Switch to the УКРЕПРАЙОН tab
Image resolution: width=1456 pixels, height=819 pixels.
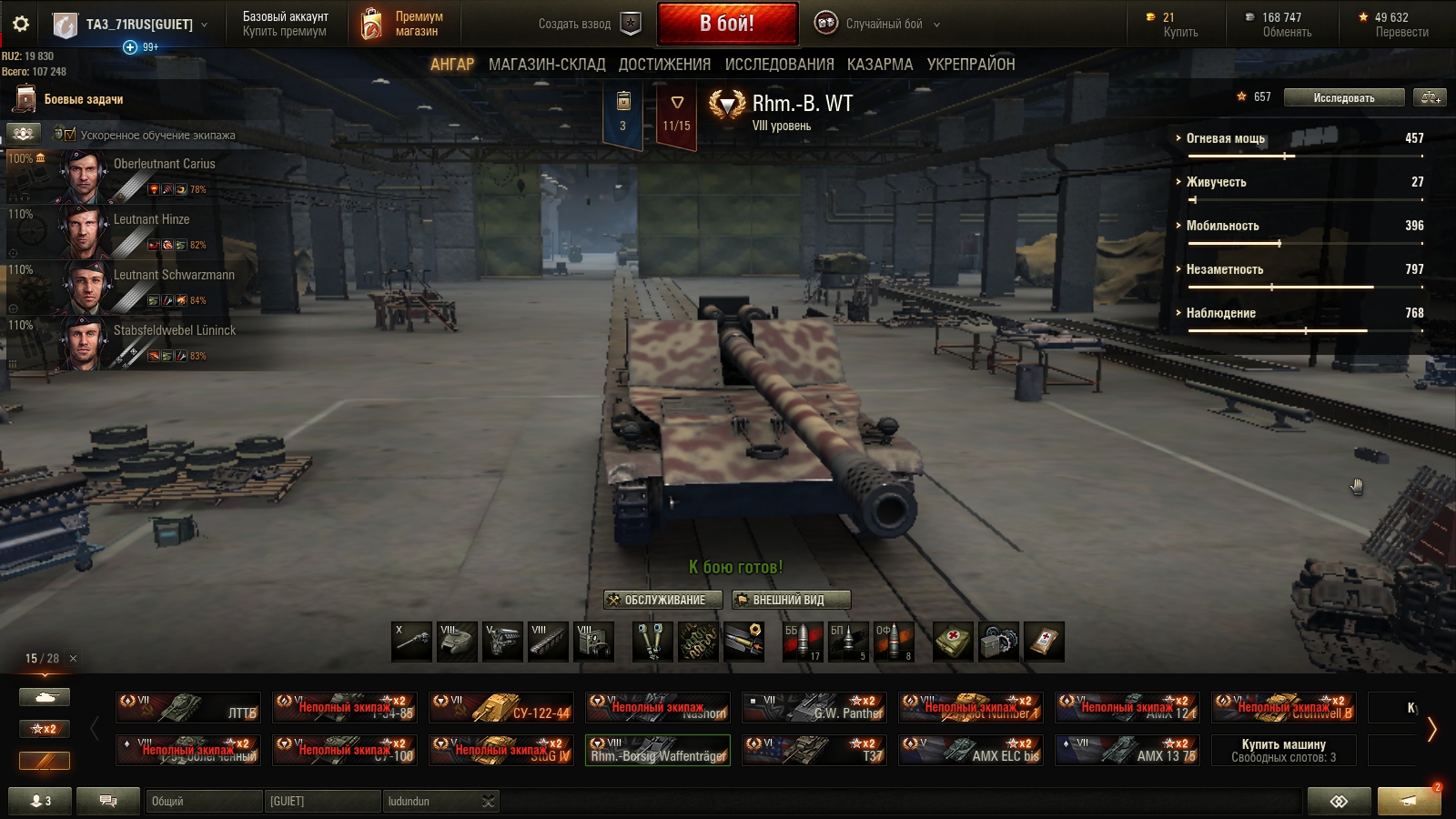pos(970,65)
